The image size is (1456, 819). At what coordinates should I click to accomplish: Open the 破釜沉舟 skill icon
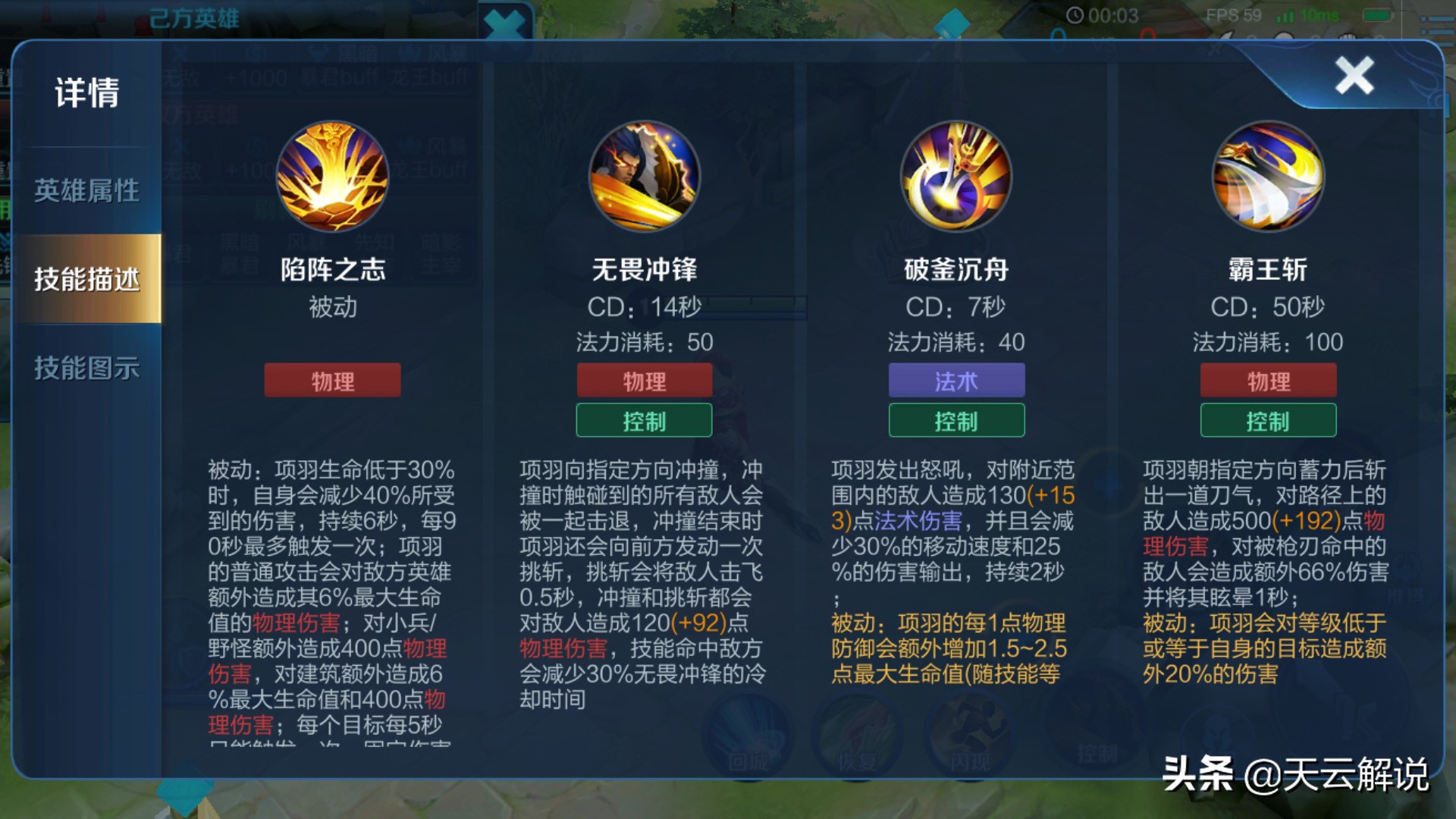tap(955, 176)
